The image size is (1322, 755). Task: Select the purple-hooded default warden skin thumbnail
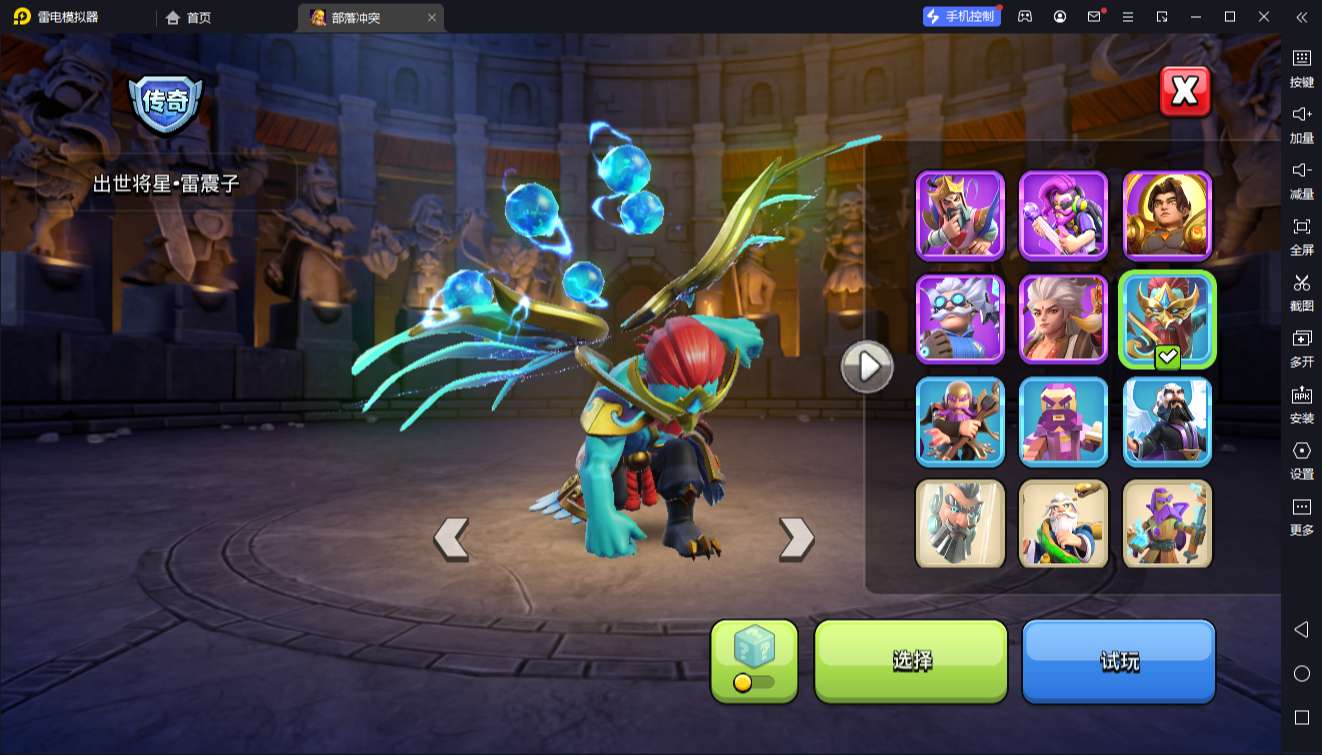pyautogui.click(x=1167, y=524)
